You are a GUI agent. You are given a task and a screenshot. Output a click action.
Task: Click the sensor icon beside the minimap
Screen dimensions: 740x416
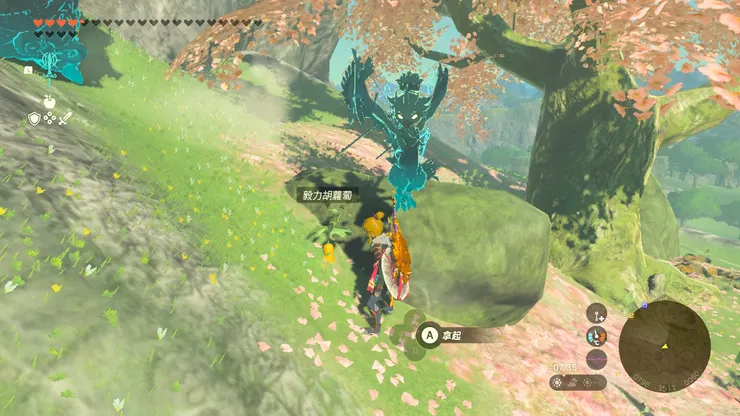(x=596, y=312)
